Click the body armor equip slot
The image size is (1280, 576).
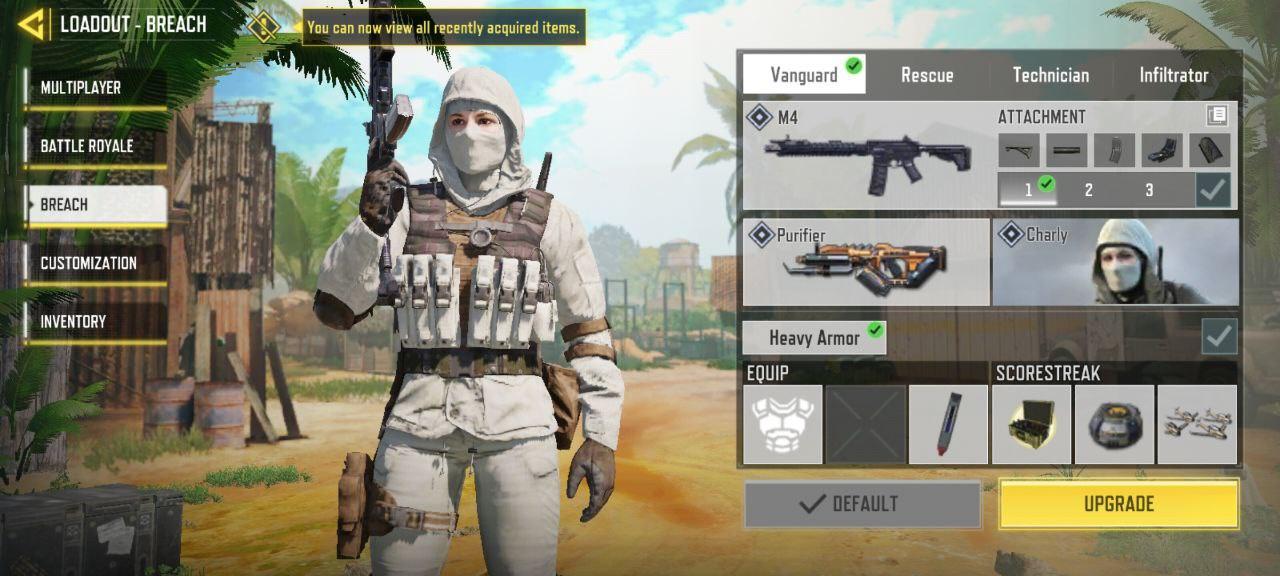pos(783,424)
